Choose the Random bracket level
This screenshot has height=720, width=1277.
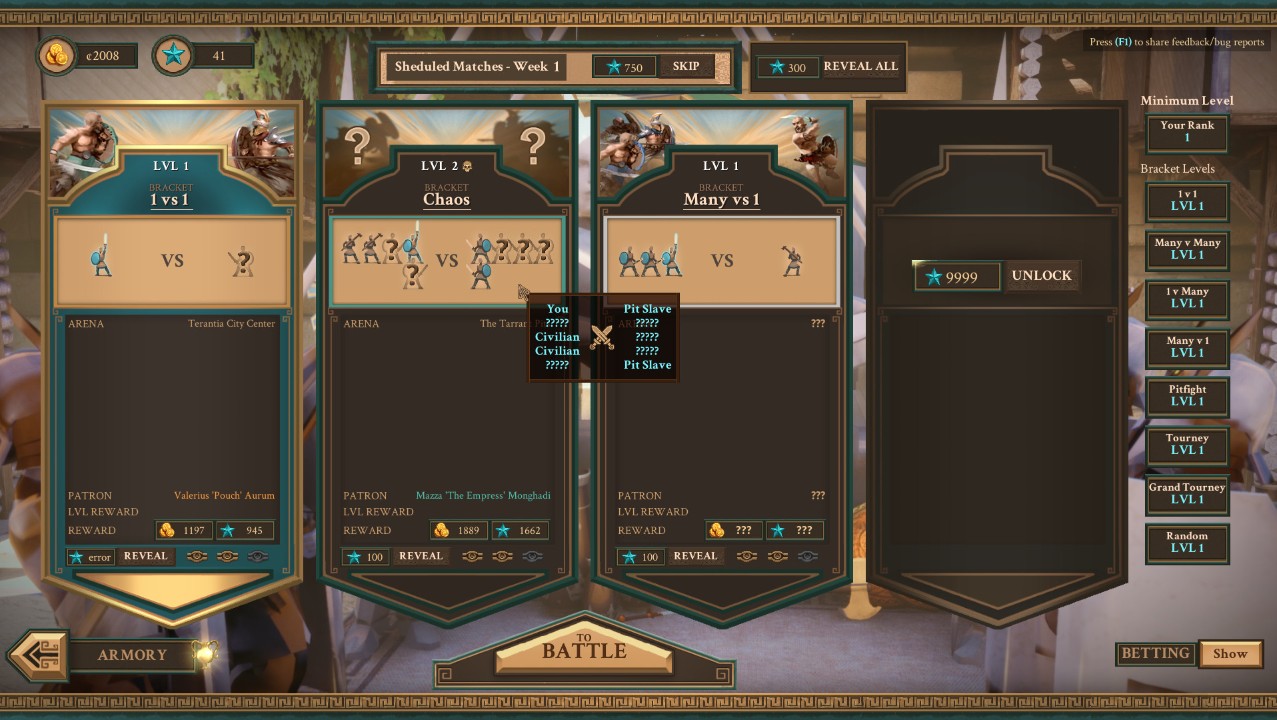(1187, 542)
